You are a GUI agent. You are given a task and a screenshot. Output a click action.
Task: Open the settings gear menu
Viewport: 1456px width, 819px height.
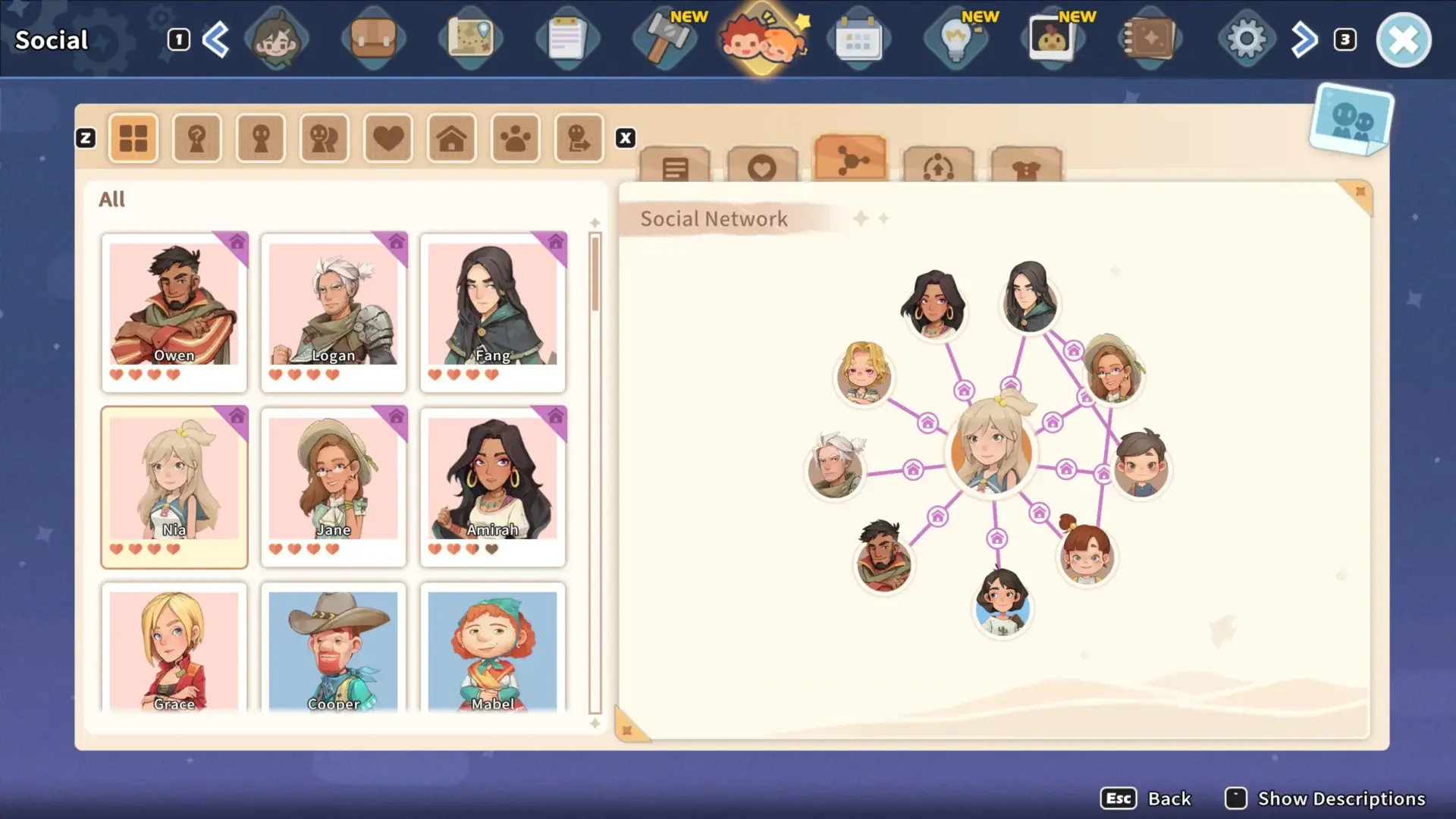tap(1246, 39)
